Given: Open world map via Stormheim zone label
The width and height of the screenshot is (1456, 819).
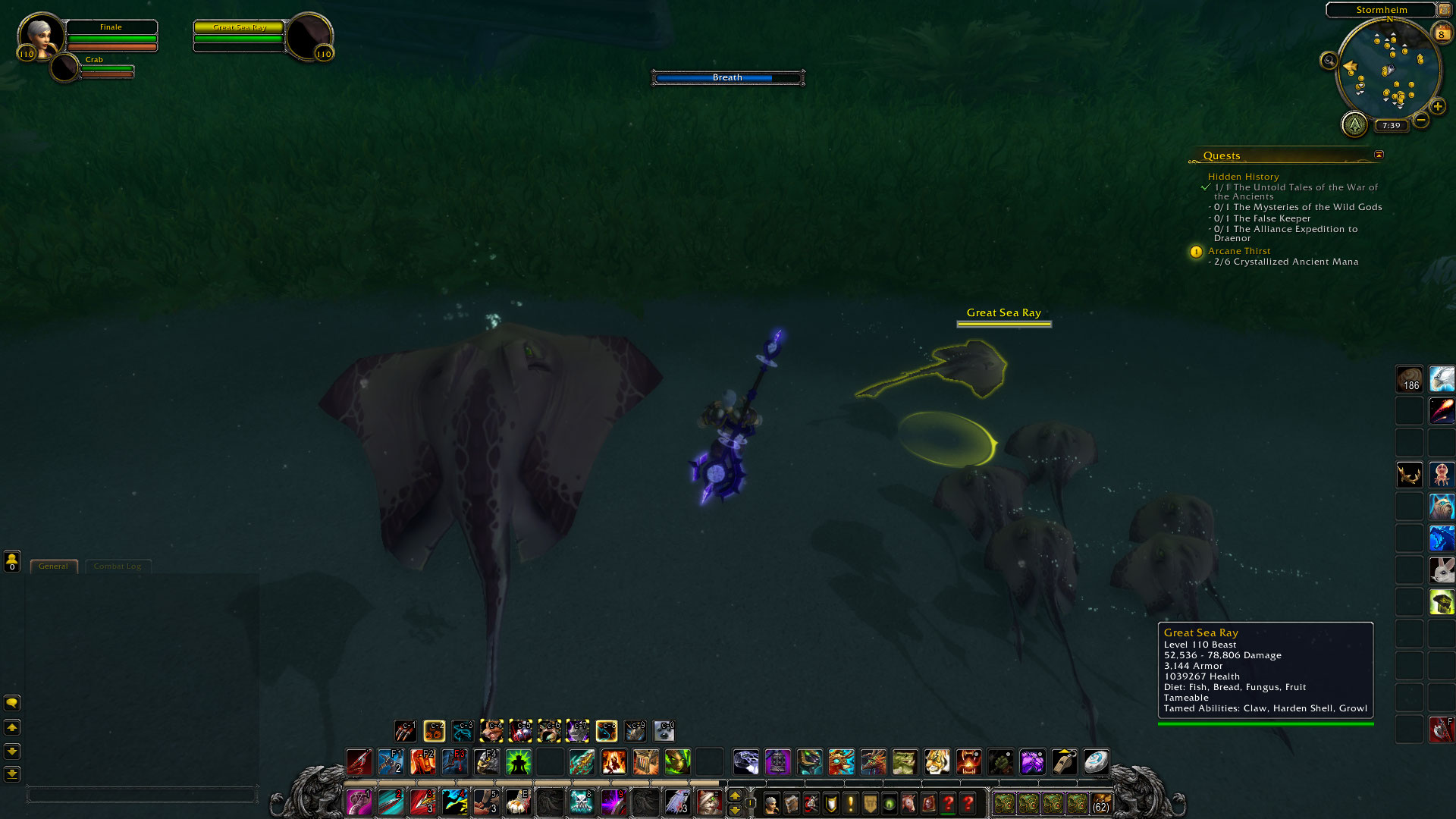Looking at the screenshot, I should (1381, 10).
